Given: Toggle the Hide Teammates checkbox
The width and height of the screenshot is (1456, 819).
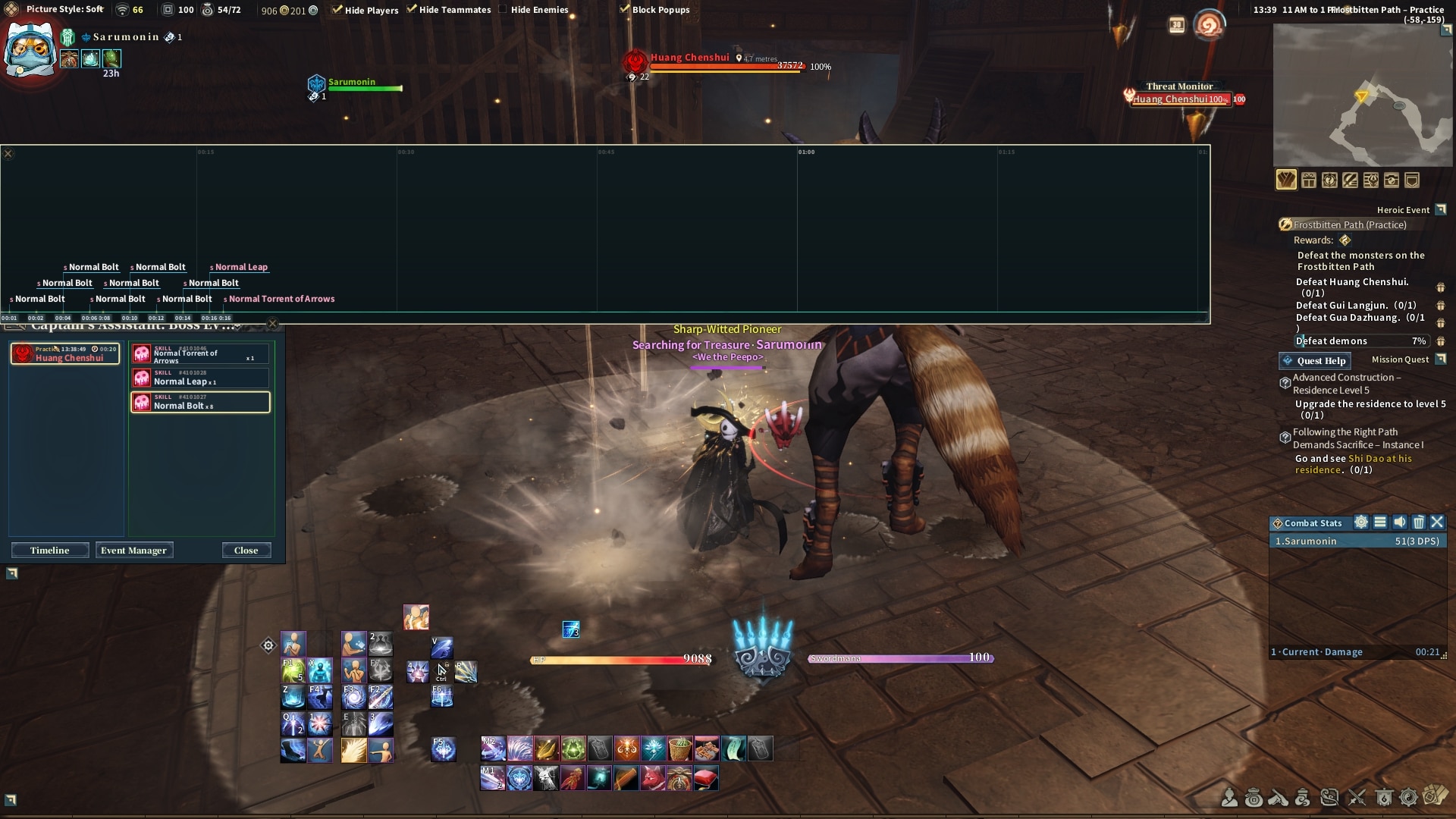Looking at the screenshot, I should (412, 10).
